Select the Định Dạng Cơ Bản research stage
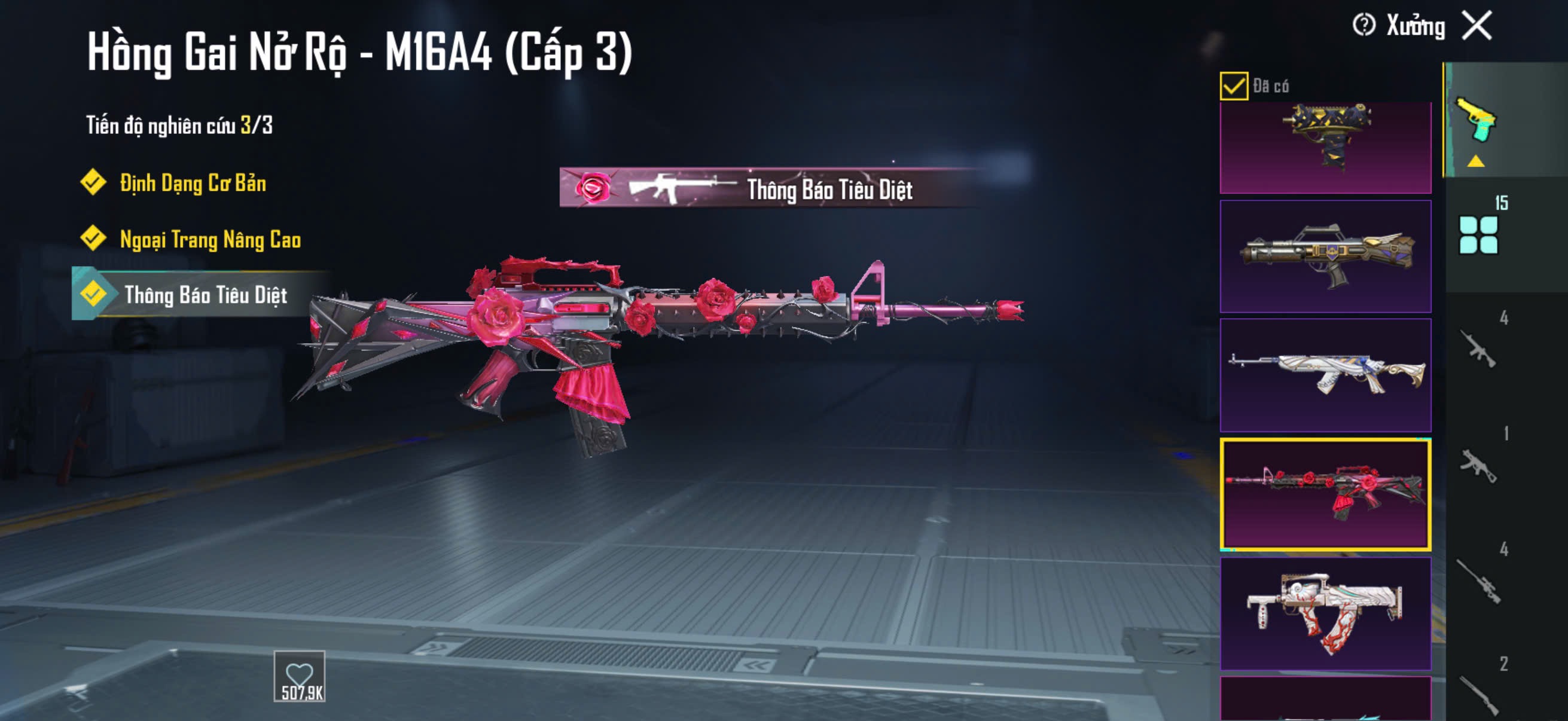Viewport: 1568px width, 721px height. coord(192,182)
